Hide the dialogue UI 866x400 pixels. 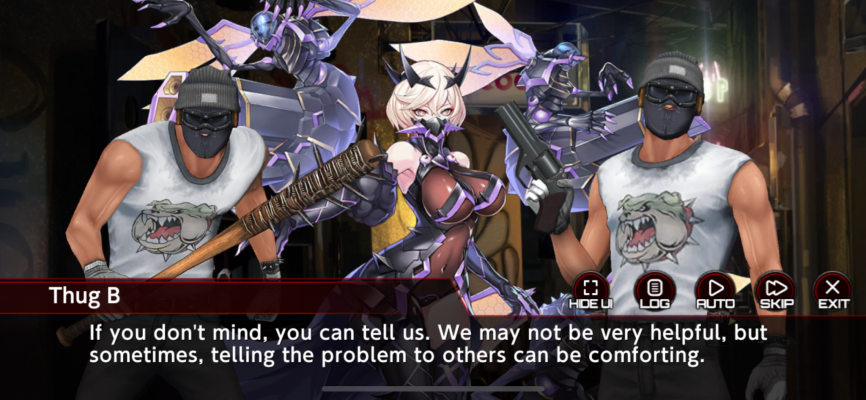591,290
